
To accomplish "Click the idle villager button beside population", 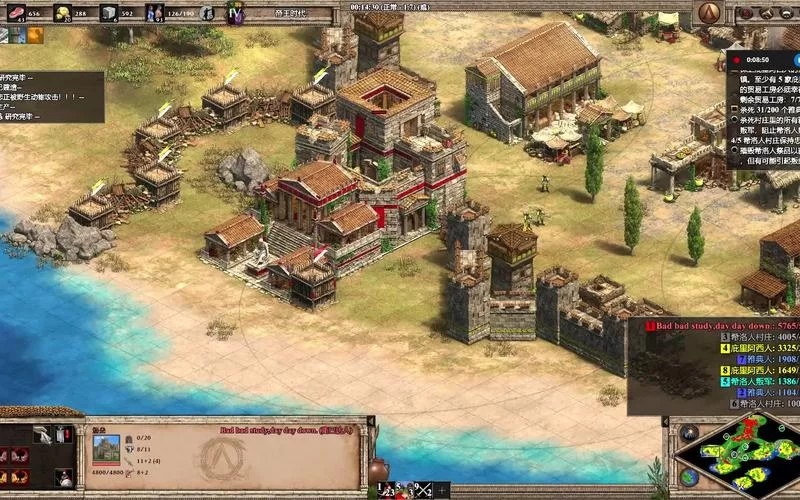I will tap(206, 14).
